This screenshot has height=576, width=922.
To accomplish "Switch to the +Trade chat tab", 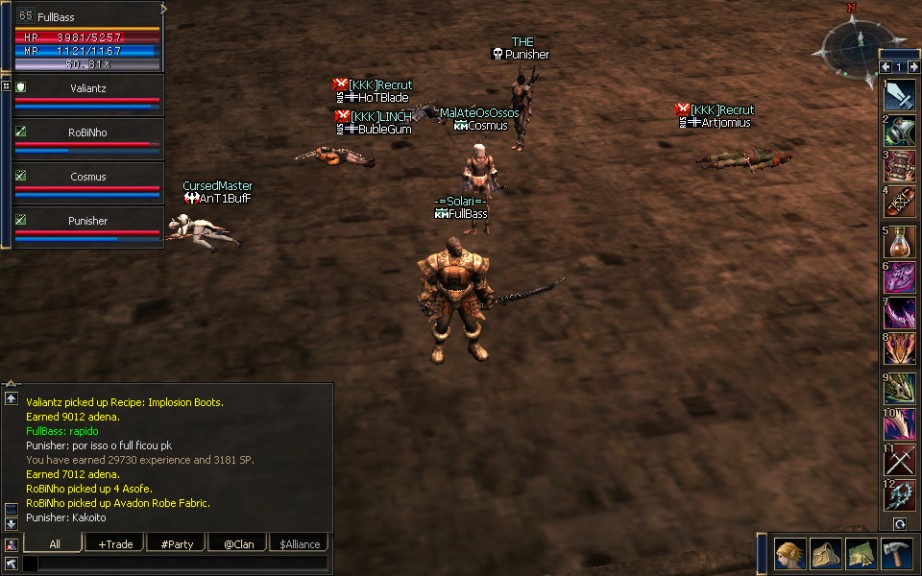I will tap(115, 544).
